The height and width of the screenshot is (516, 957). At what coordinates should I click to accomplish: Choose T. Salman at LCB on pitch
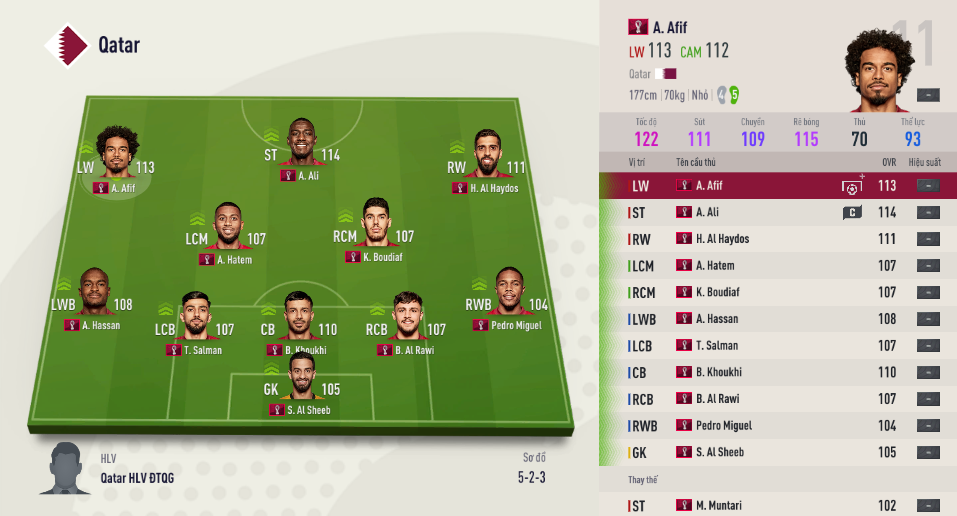[x=195, y=317]
